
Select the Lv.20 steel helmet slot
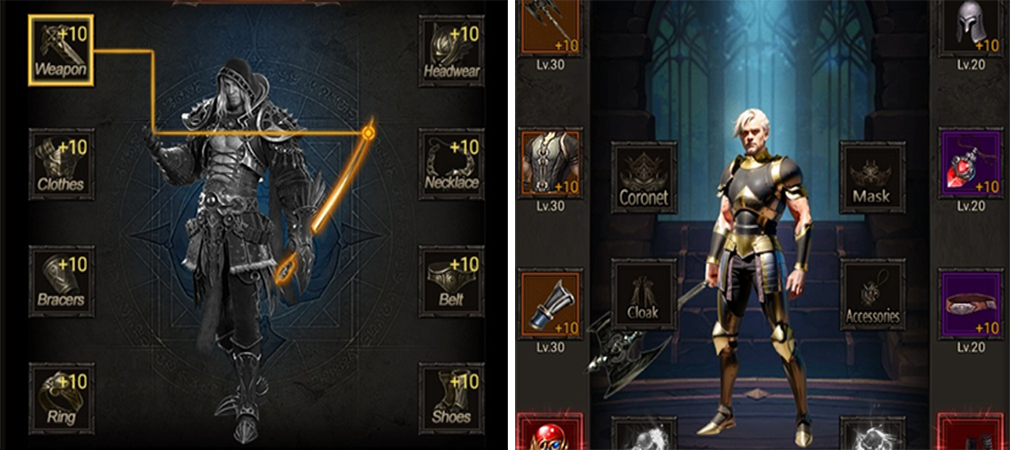(x=971, y=27)
